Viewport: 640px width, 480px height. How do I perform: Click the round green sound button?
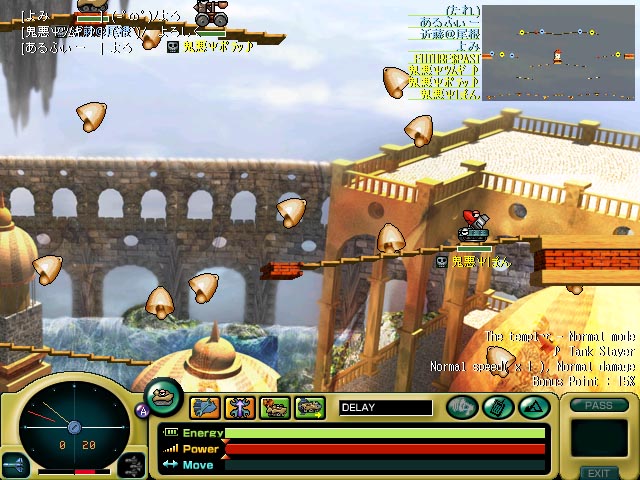point(462,407)
